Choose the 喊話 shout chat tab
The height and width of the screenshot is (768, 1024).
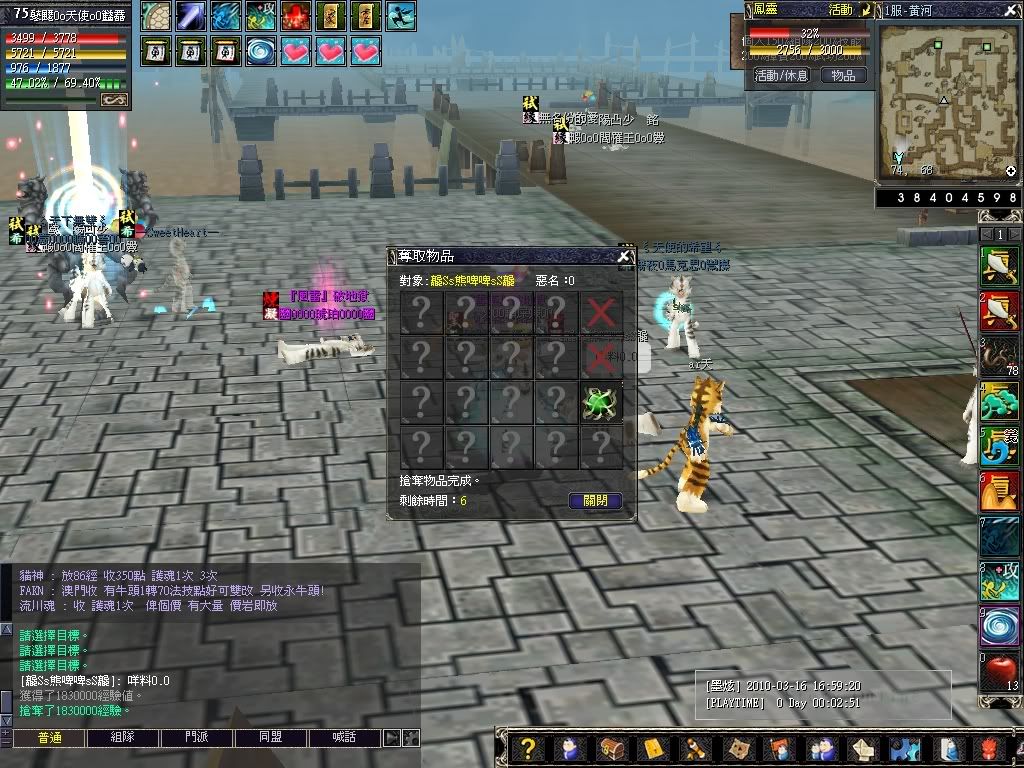pyautogui.click(x=343, y=738)
